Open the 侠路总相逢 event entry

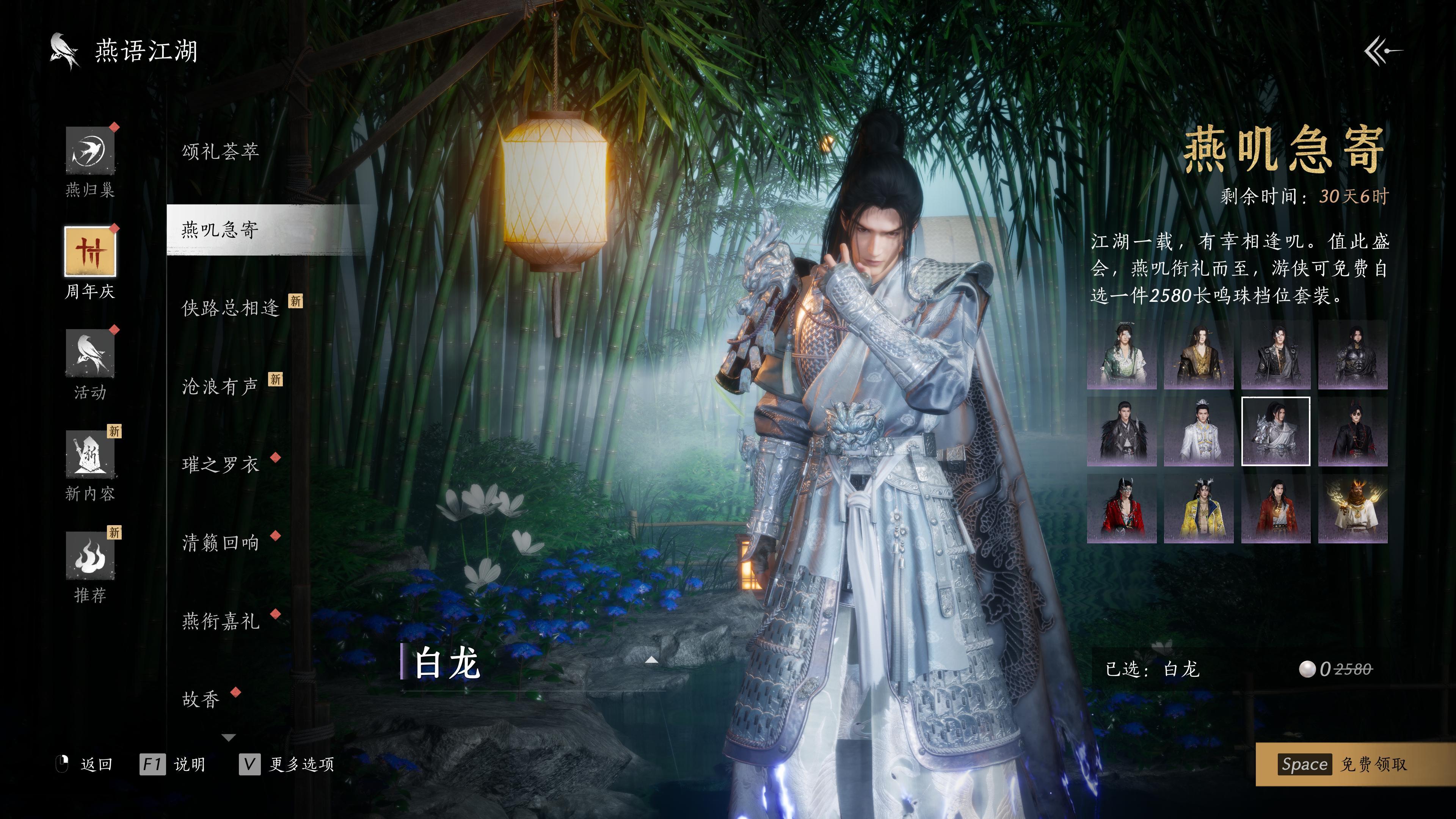[x=231, y=308]
